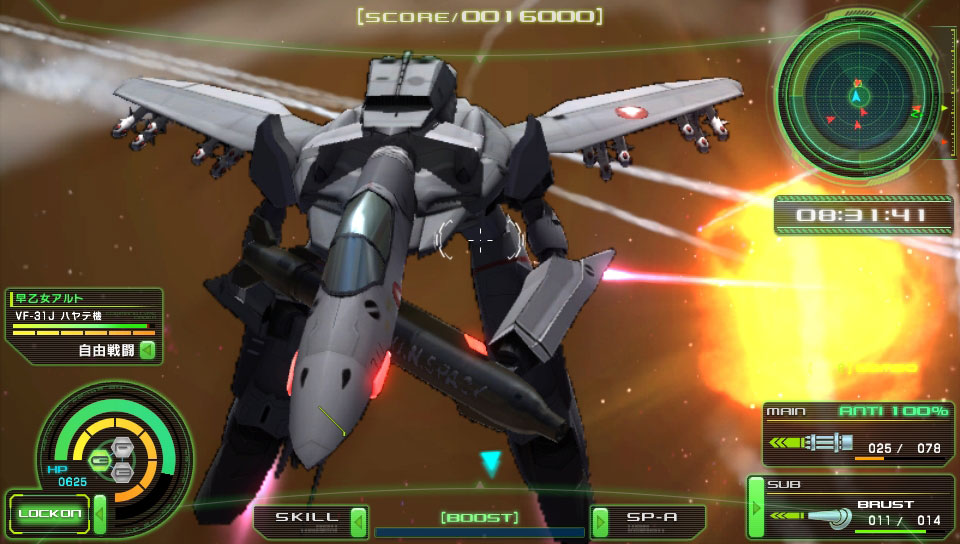Select the MAIN weapon panel
960x544 pixels.
point(856,434)
